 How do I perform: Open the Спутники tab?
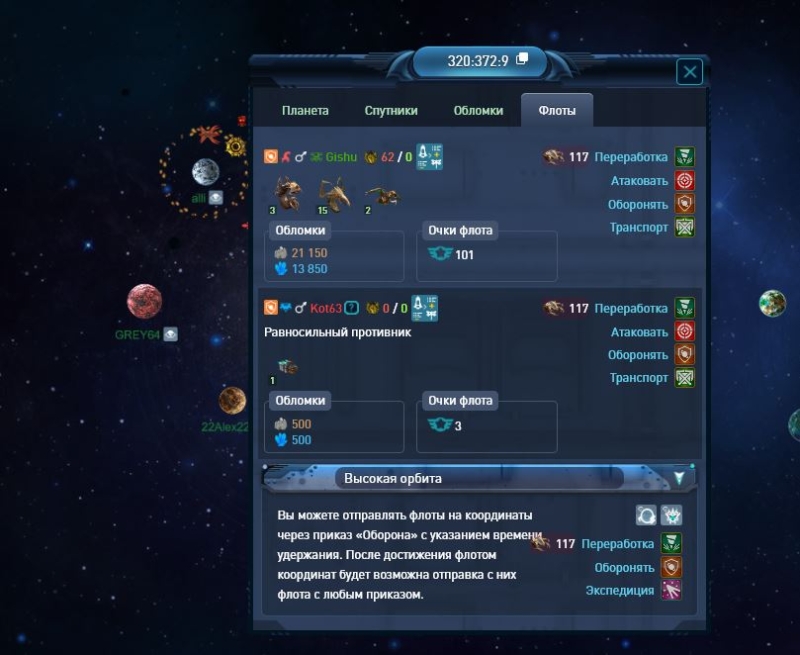tap(391, 111)
